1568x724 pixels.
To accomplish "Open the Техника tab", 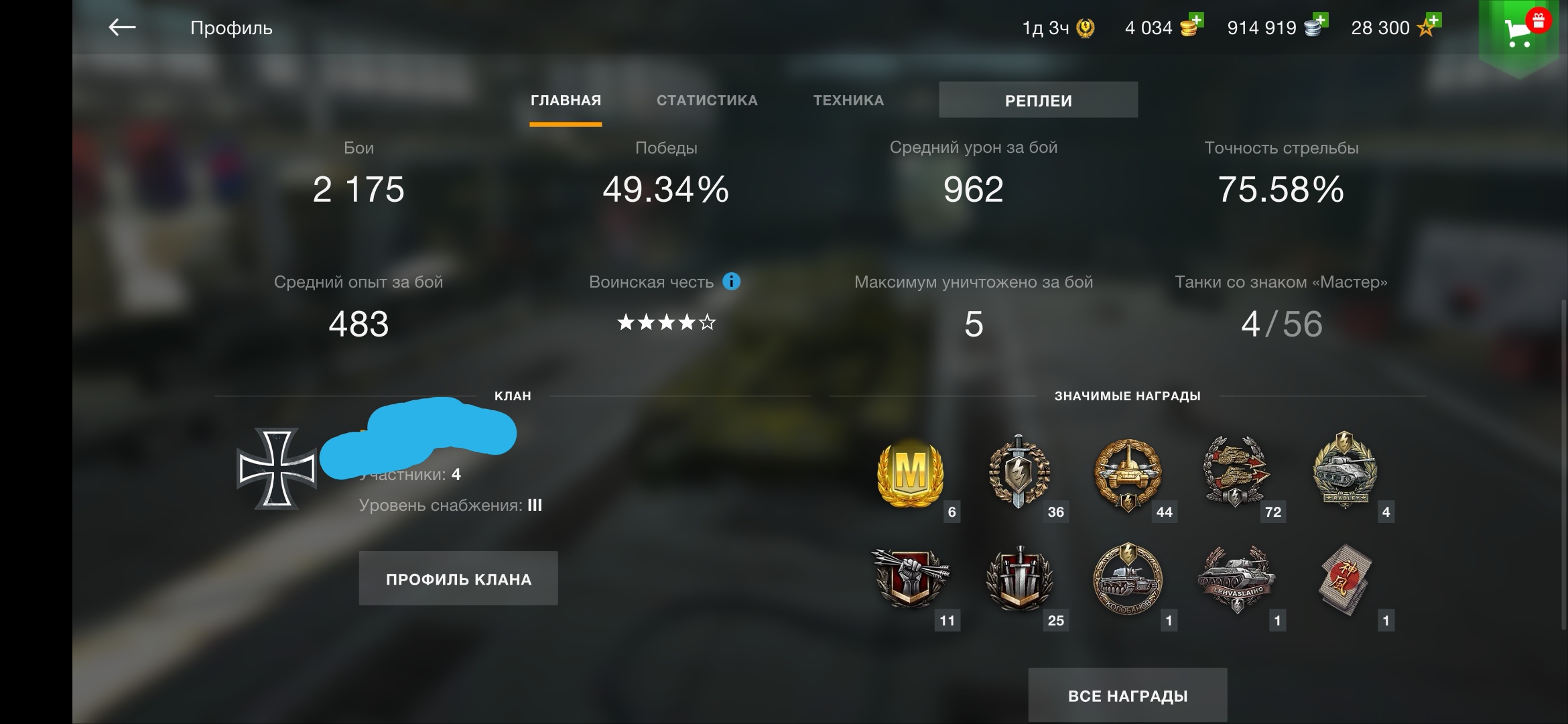I will 849,99.
